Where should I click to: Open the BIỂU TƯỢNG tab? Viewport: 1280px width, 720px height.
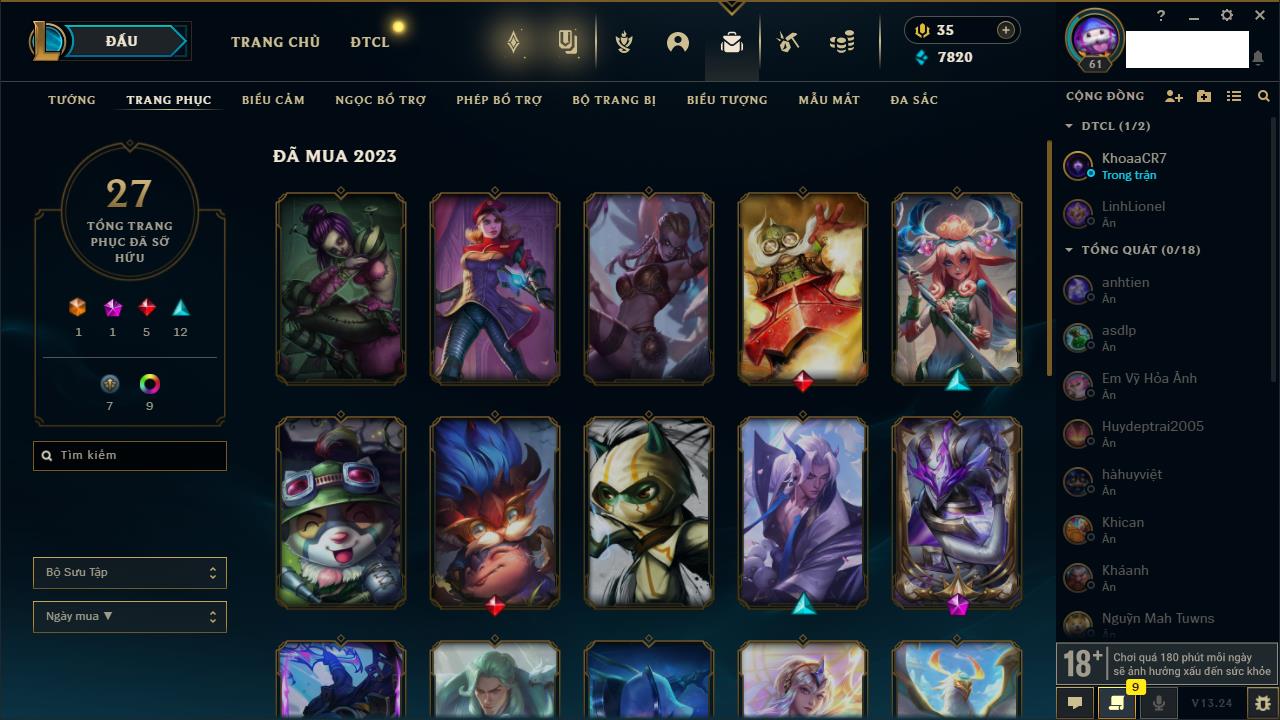pos(727,100)
